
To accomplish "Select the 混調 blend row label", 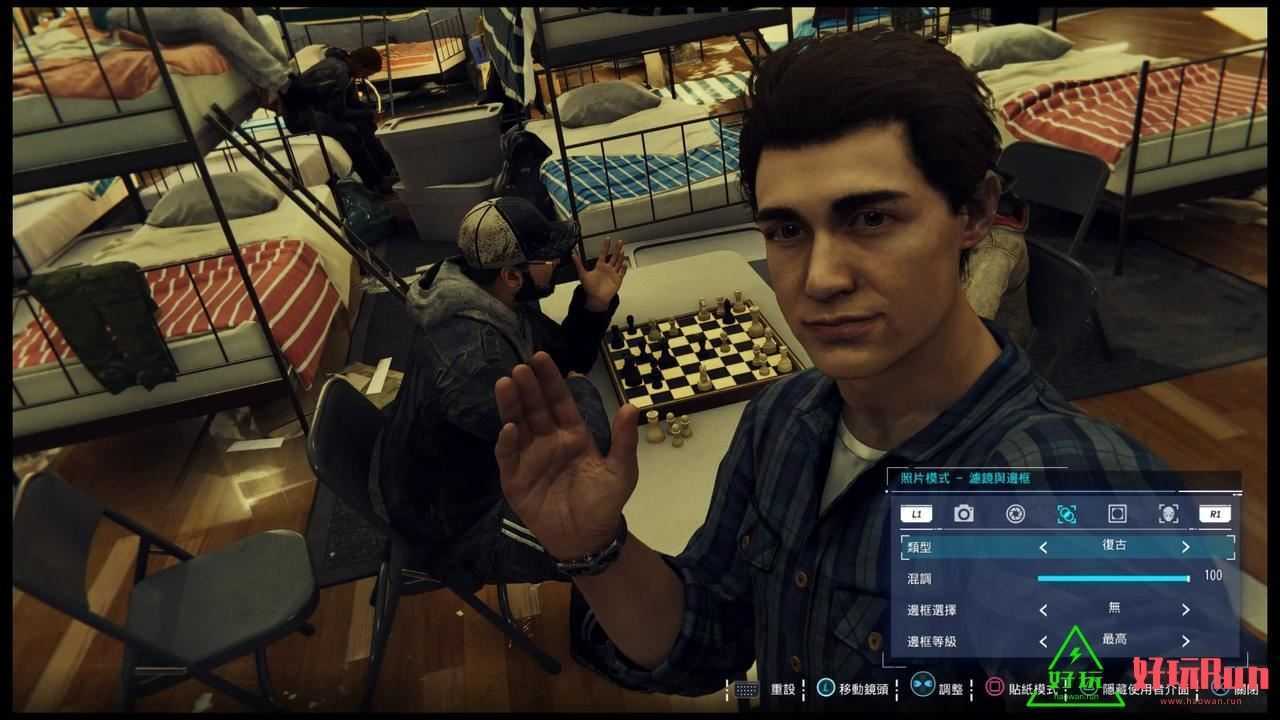I will [919, 578].
